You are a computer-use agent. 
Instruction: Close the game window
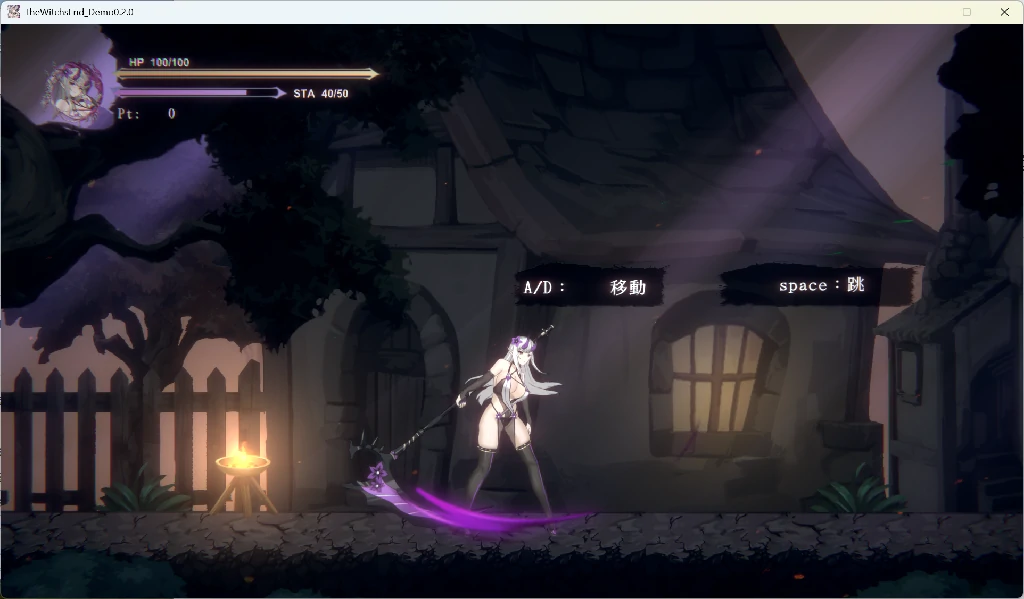[x=1004, y=12]
